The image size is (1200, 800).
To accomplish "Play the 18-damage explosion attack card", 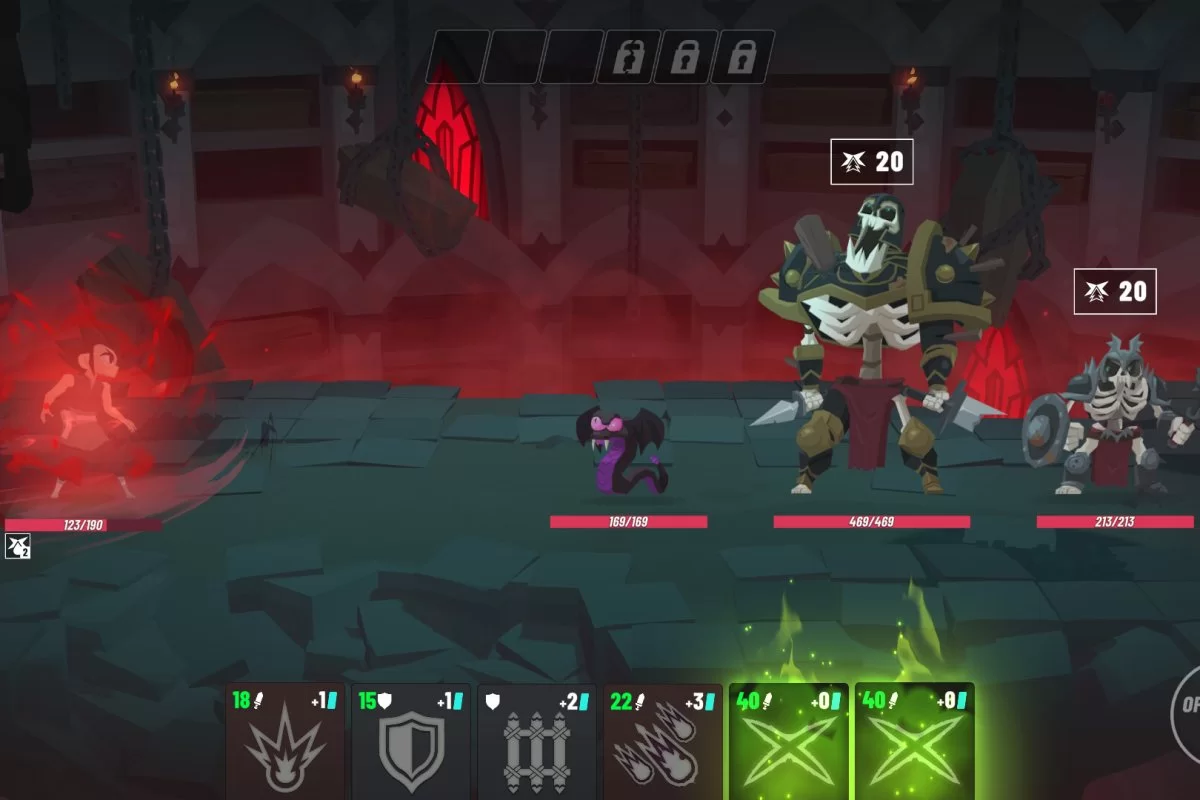I will pos(285,742).
